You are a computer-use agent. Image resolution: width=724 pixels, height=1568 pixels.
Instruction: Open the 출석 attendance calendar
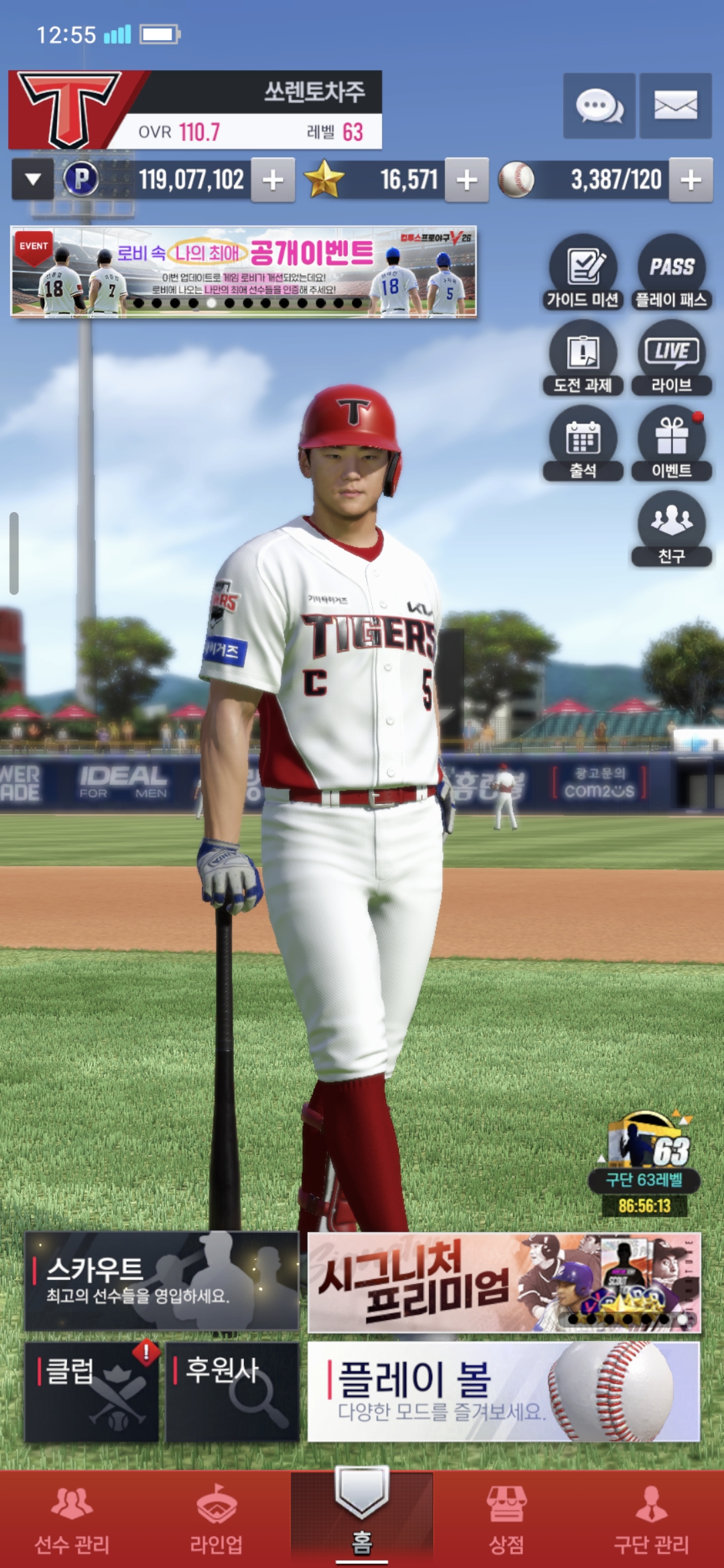pos(583,444)
